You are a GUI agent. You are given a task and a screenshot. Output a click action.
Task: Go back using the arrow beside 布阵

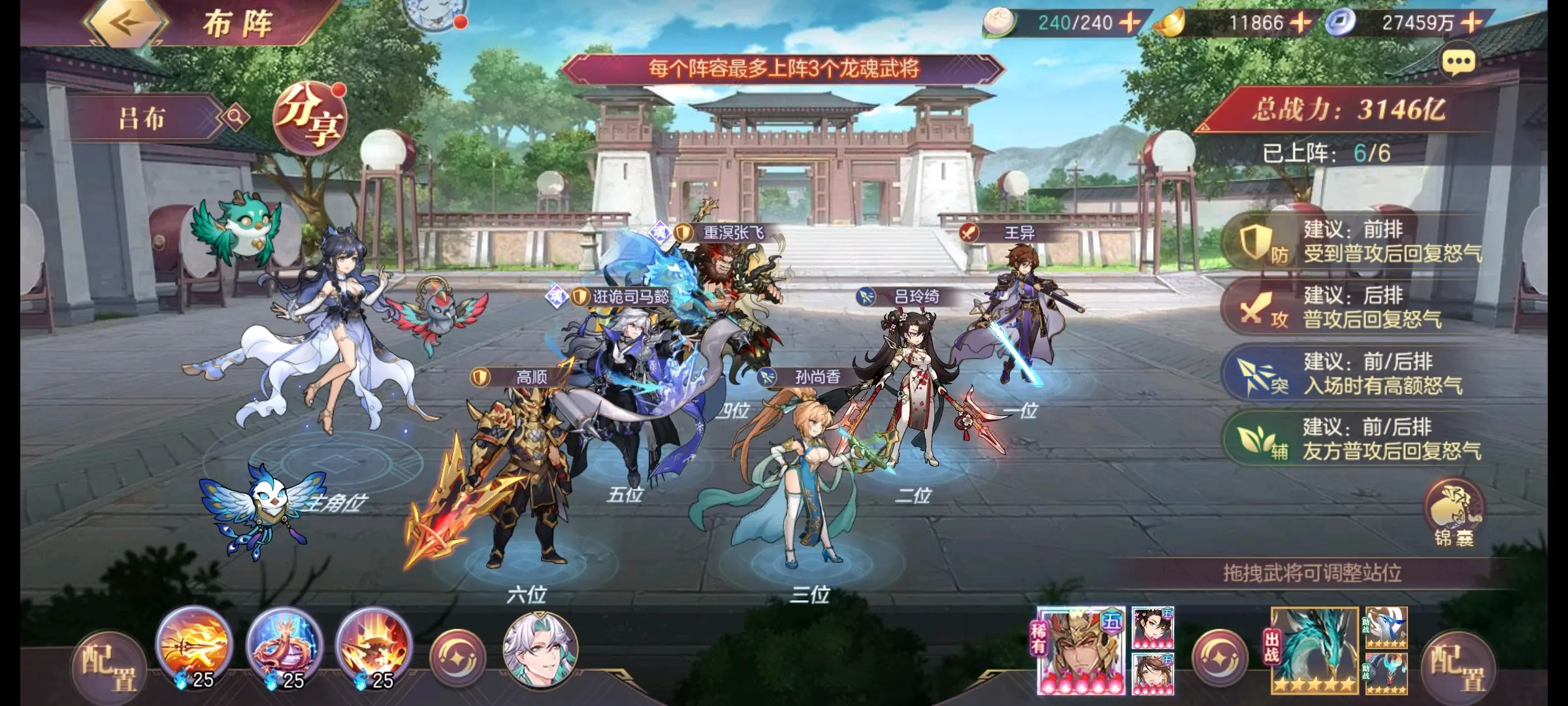(x=125, y=24)
